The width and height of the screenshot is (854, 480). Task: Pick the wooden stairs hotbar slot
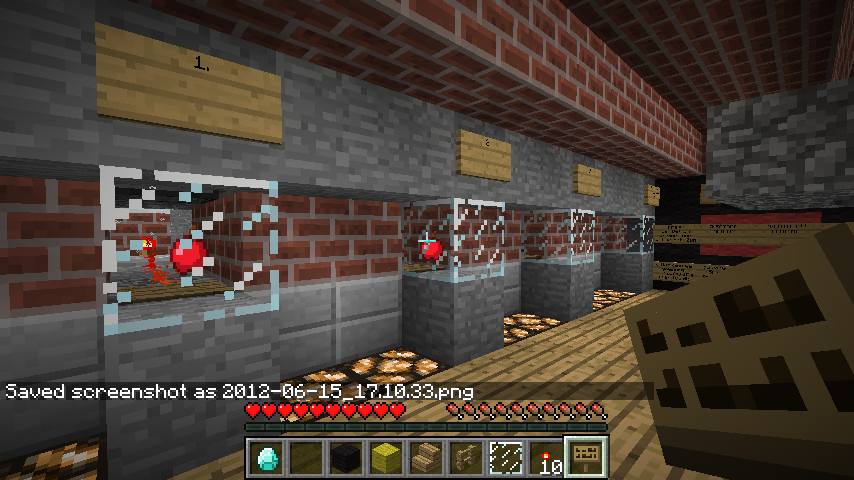pyautogui.click(x=426, y=458)
